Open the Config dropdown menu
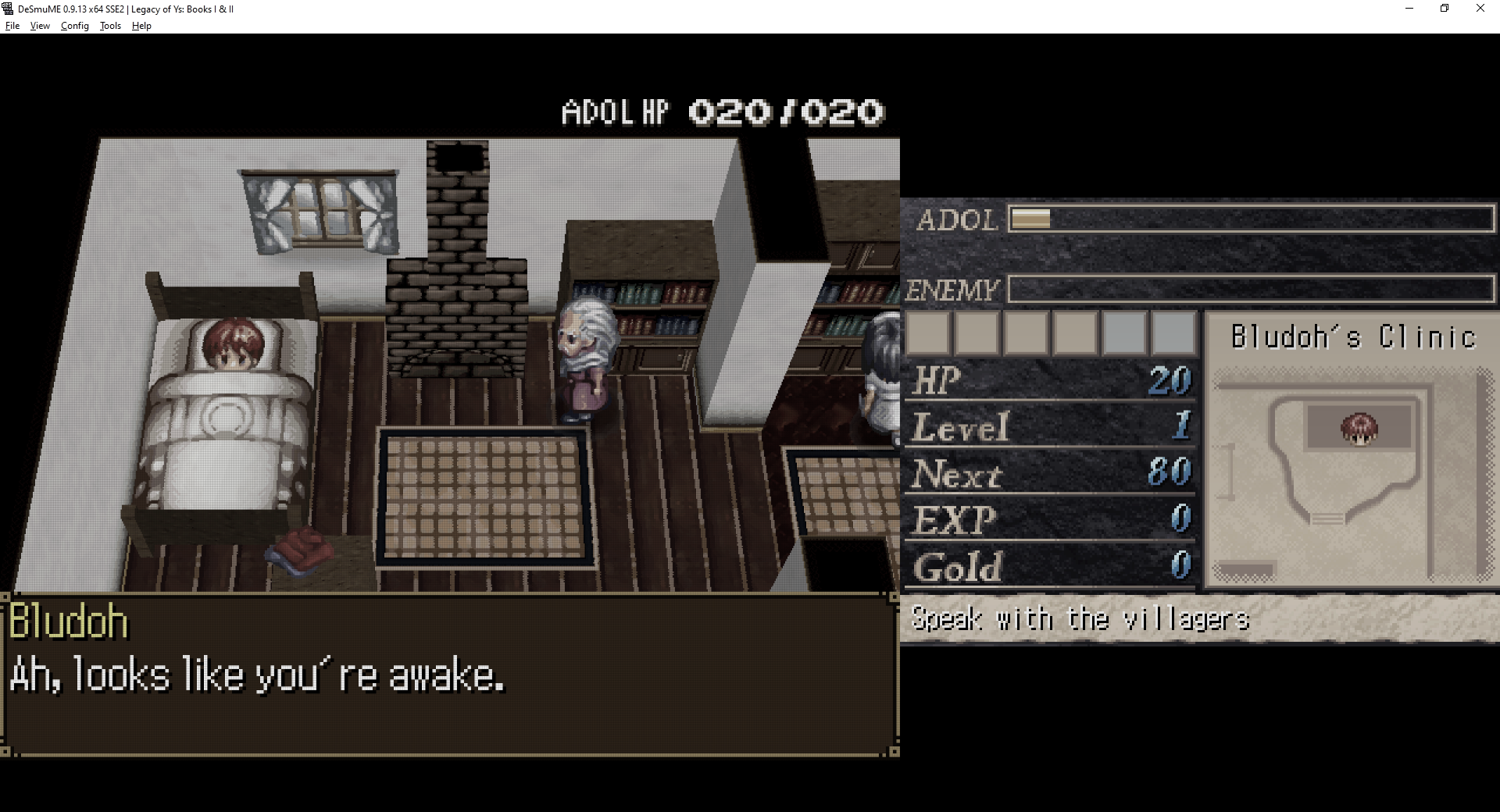 [74, 26]
